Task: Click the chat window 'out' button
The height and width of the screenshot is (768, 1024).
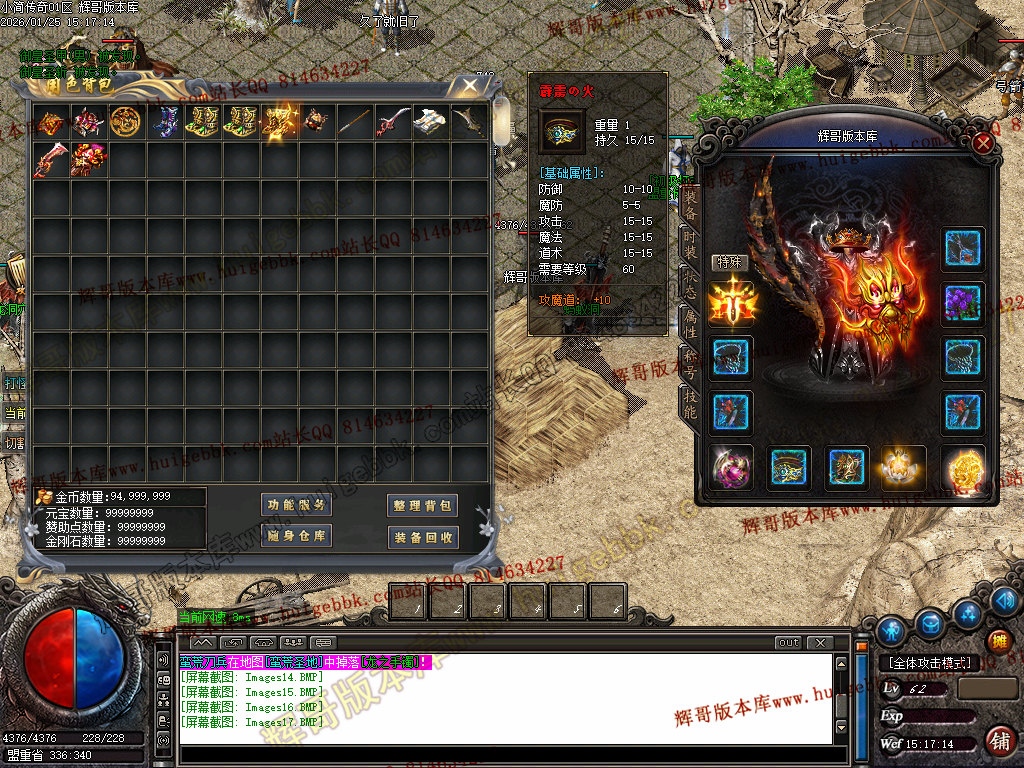Action: 788,643
